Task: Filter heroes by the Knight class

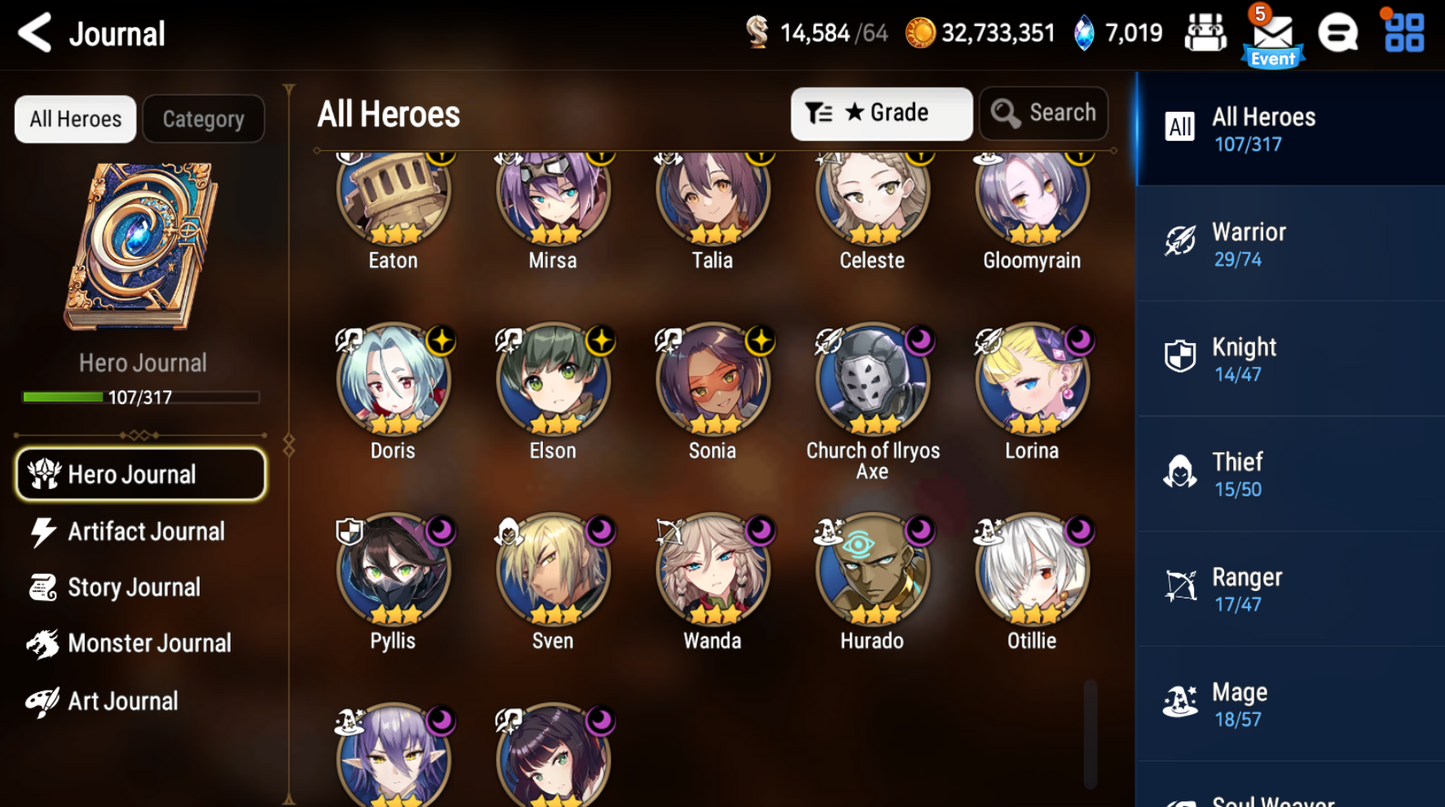Action: point(1289,357)
